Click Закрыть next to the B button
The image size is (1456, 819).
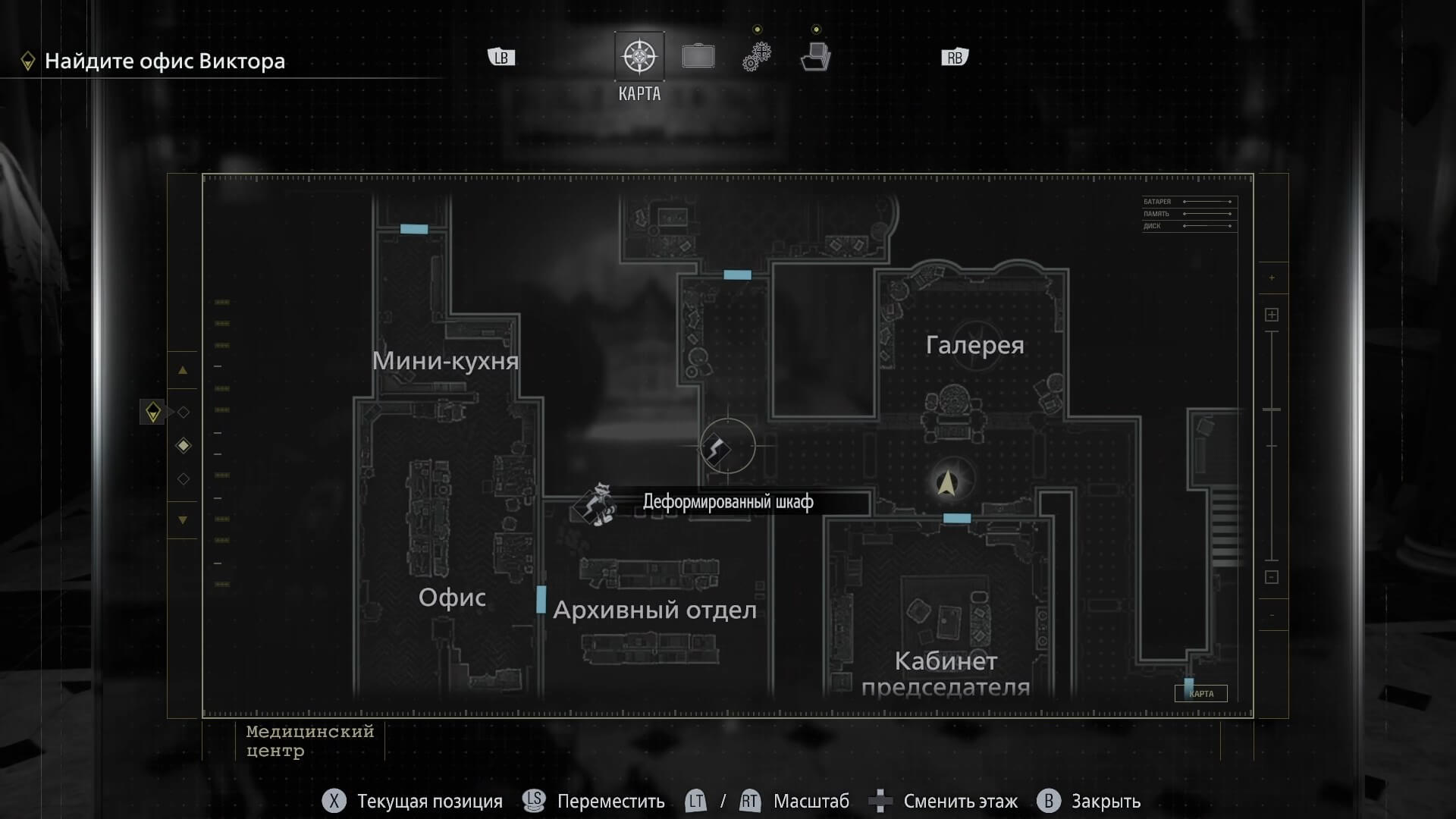[x=1106, y=800]
